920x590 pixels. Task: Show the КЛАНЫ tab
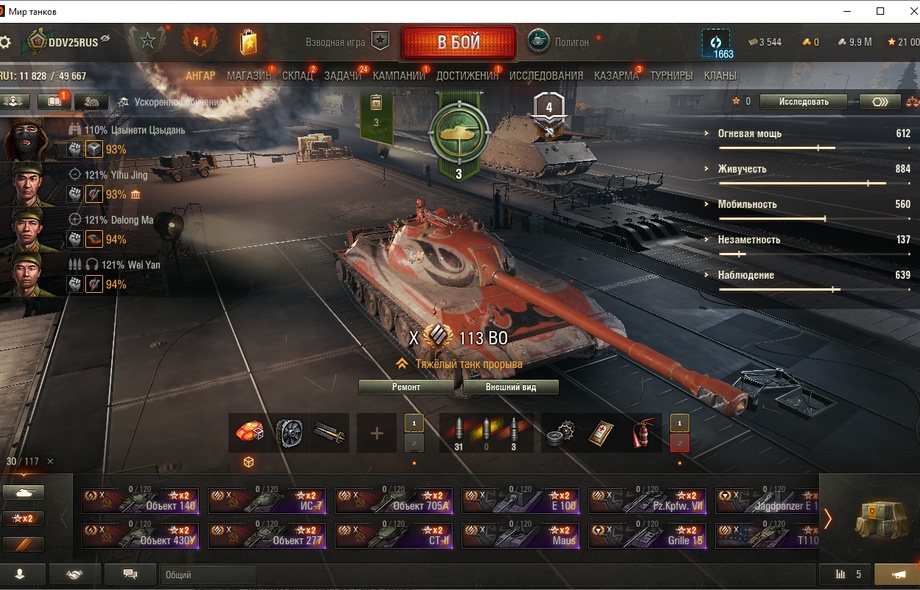pyautogui.click(x=720, y=75)
